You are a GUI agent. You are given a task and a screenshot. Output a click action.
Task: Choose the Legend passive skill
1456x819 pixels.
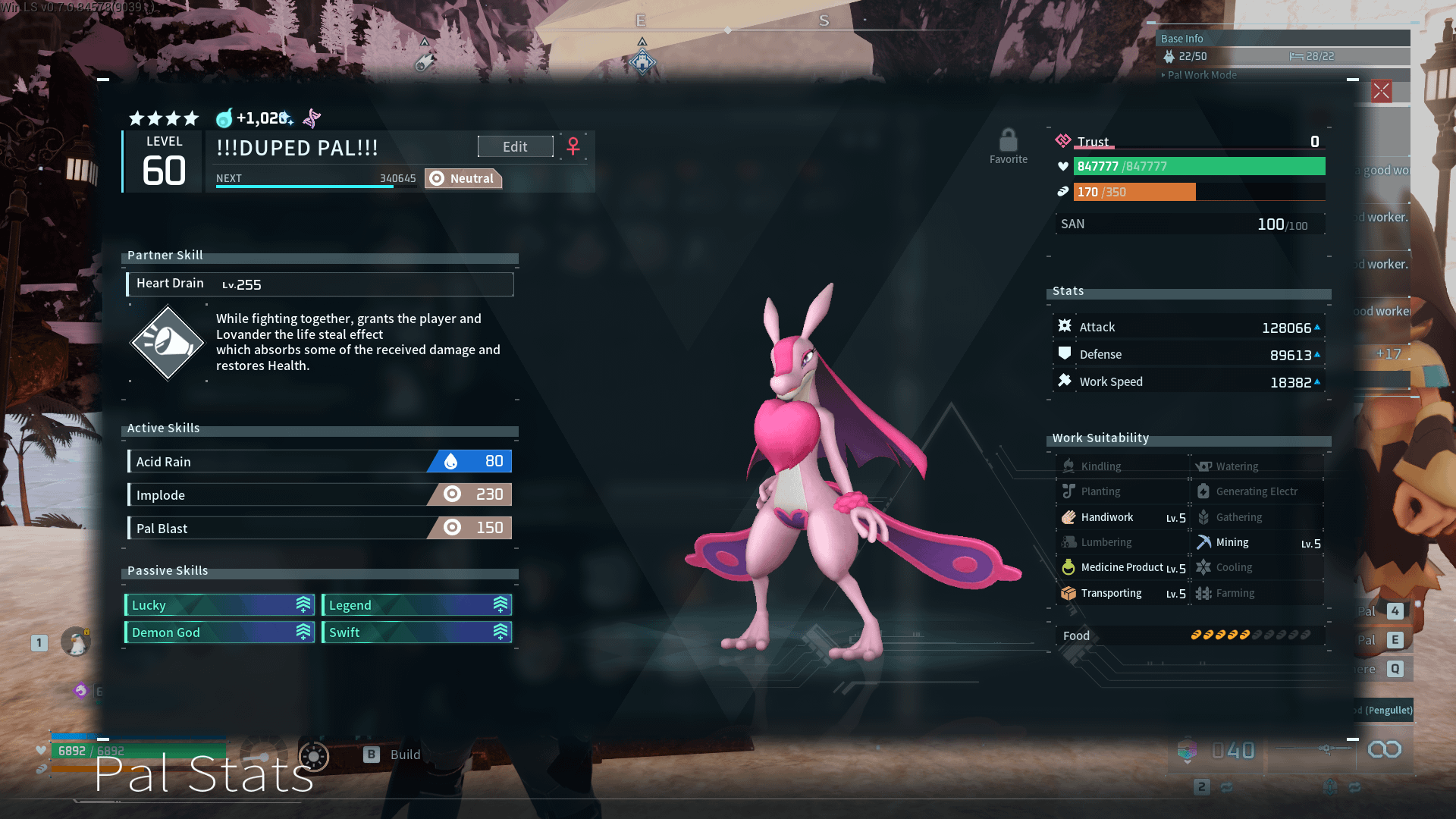(x=416, y=605)
